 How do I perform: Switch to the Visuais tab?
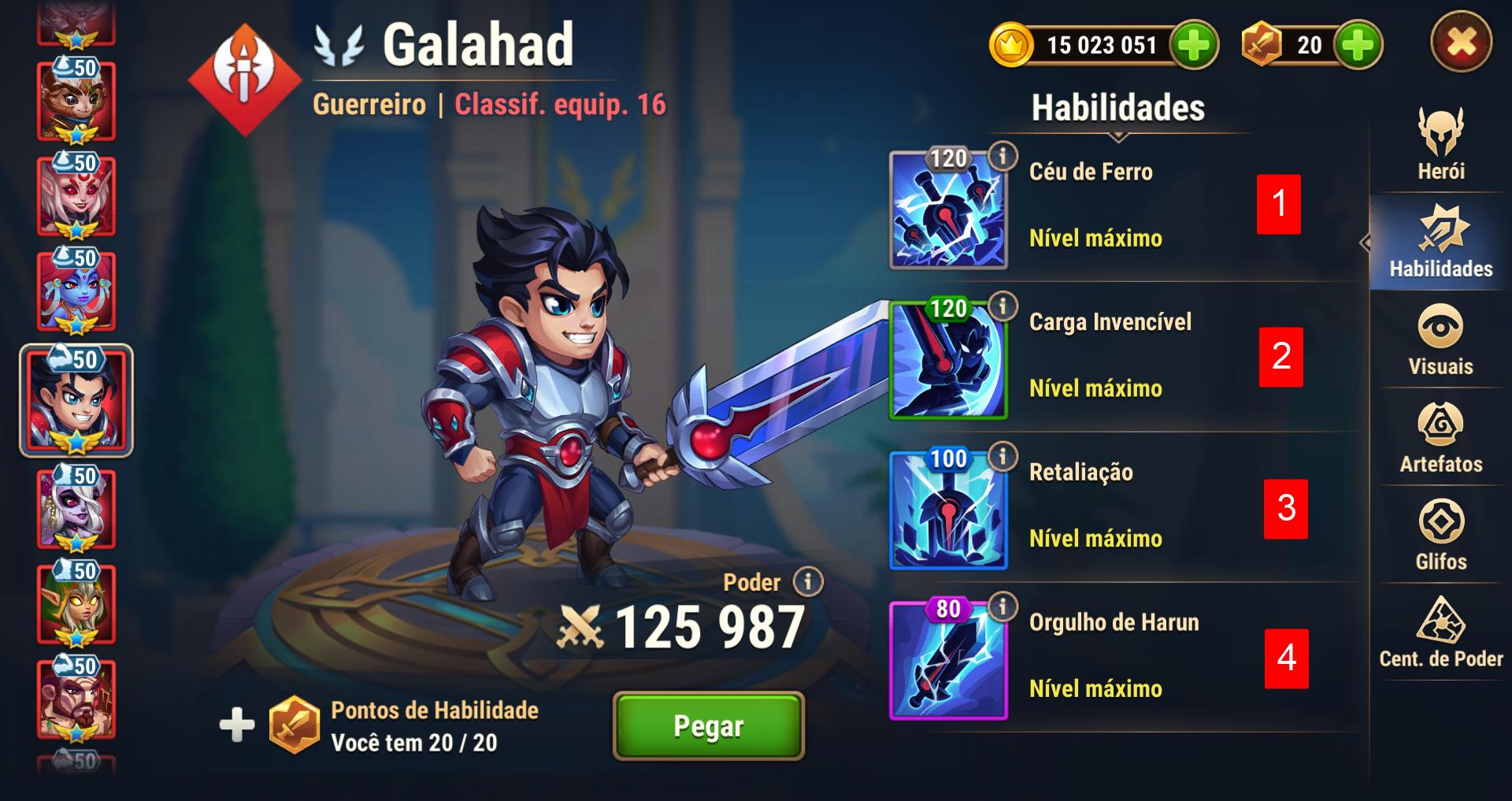point(1440,339)
